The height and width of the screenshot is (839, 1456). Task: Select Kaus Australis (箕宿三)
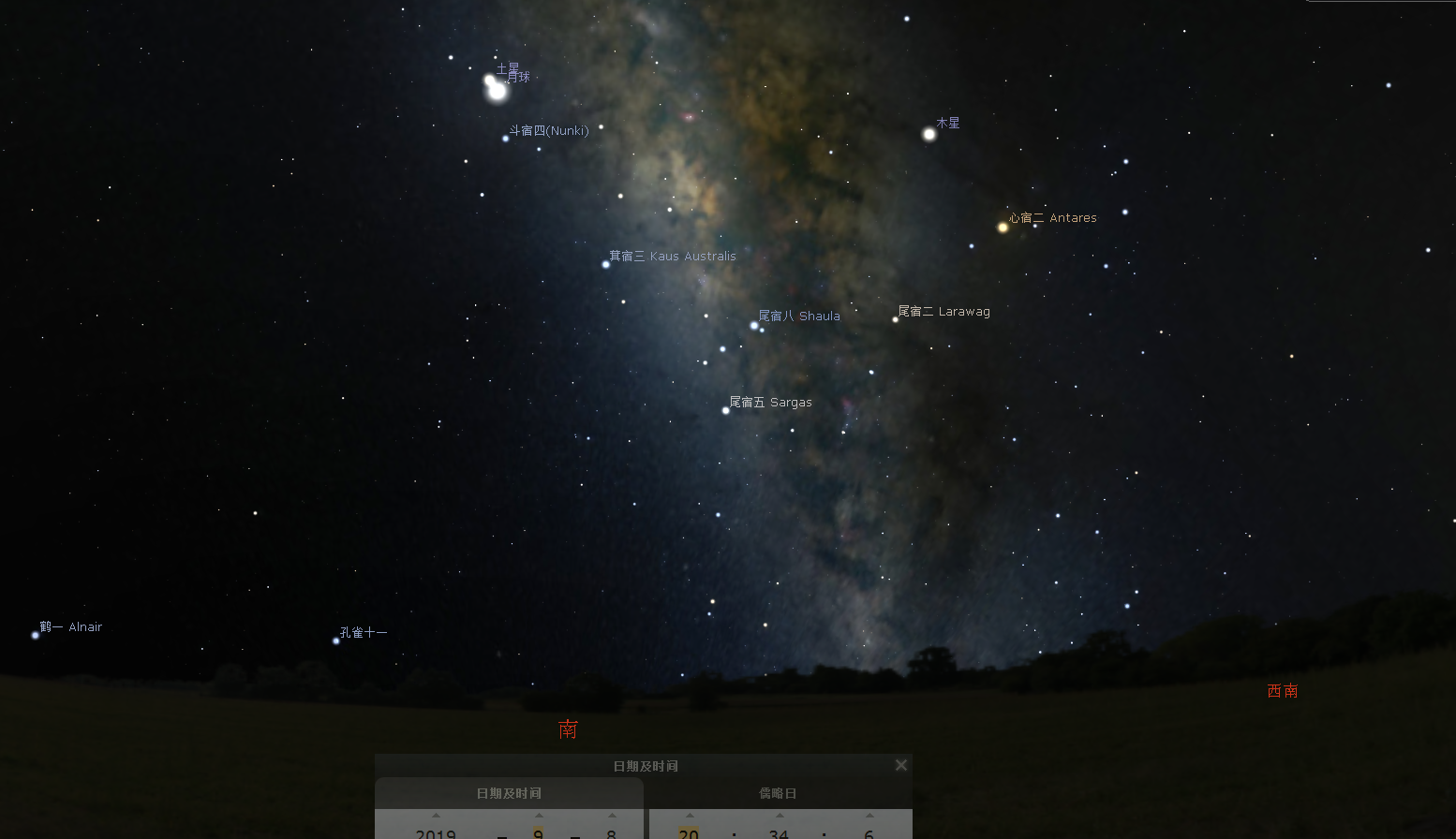click(605, 263)
